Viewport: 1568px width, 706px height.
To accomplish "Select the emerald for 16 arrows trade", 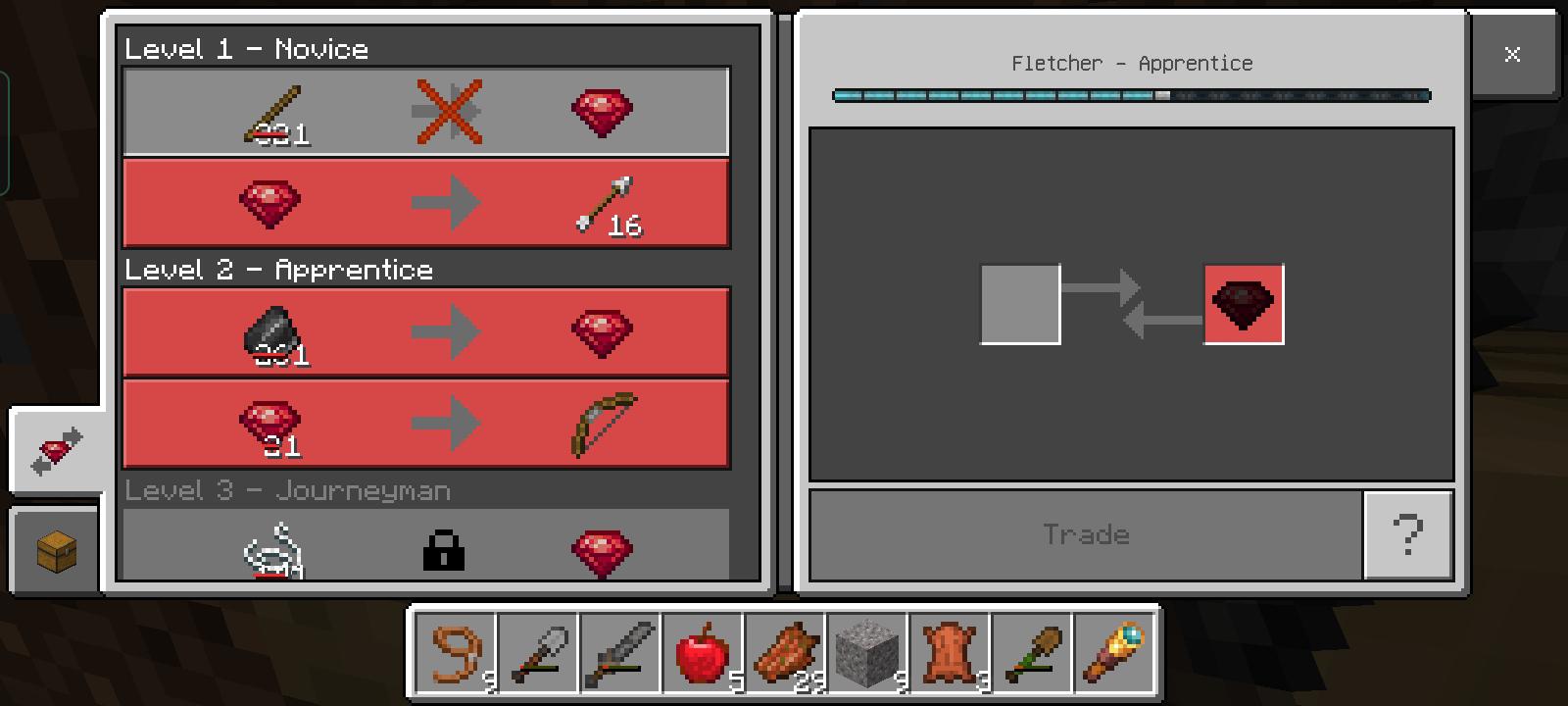I will click(x=424, y=201).
